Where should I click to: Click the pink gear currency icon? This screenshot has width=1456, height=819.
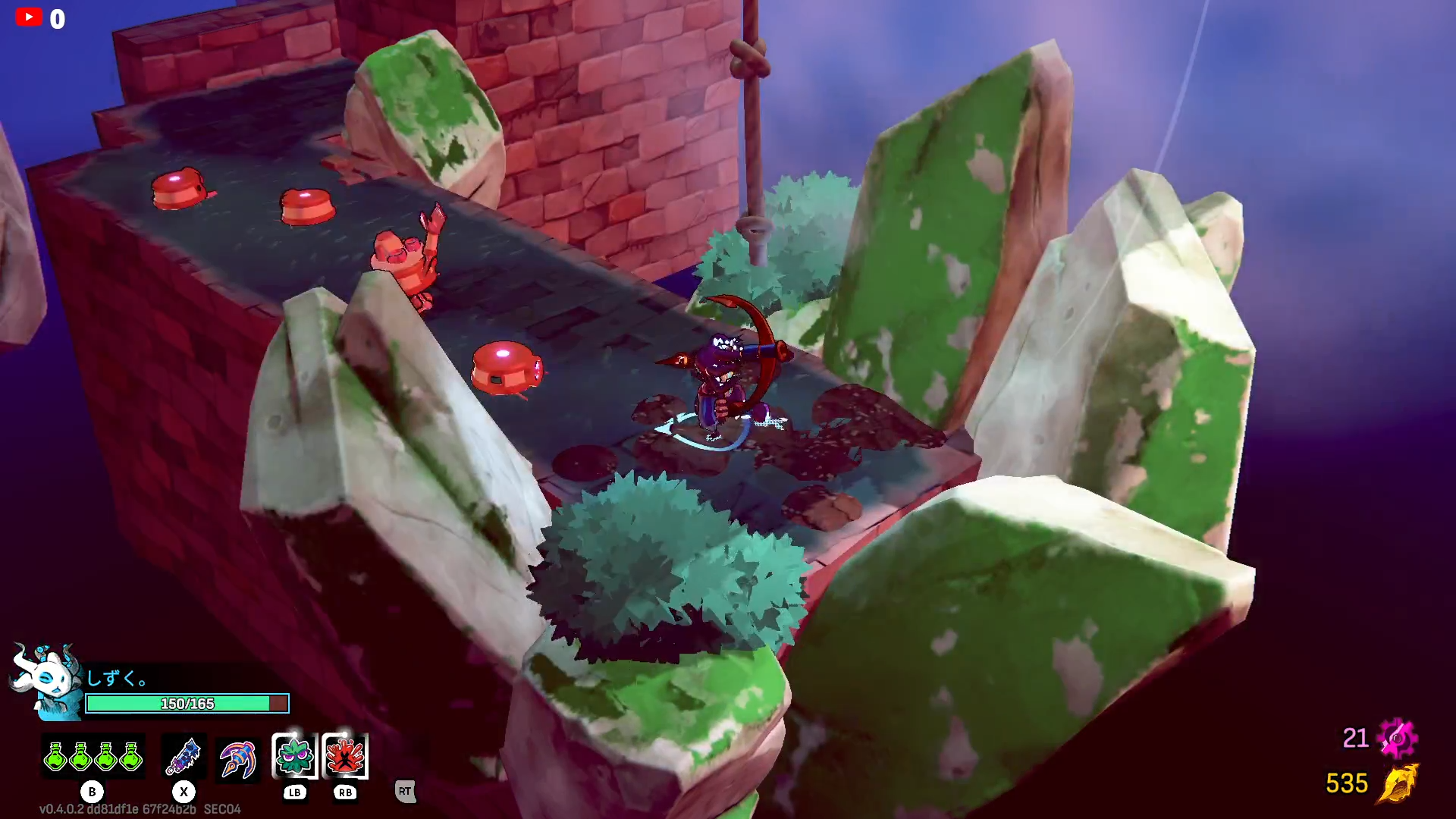click(1397, 738)
